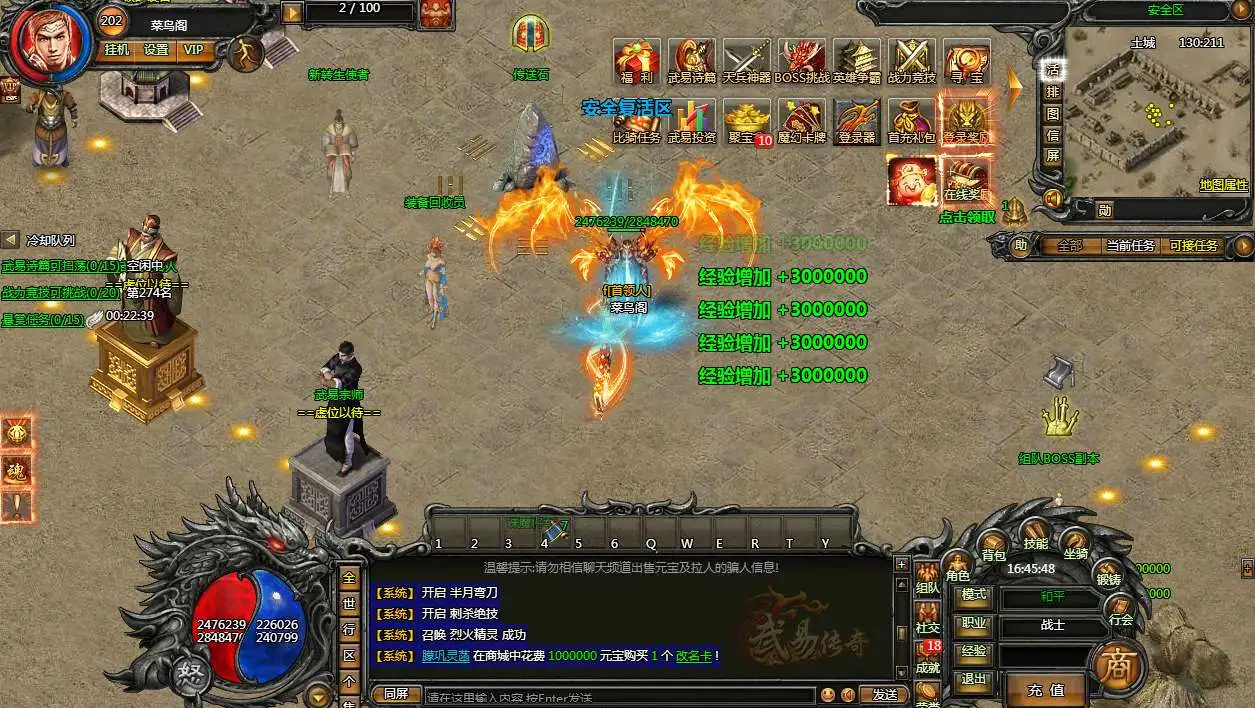Open the 背包 backpack
This screenshot has height=708, width=1255.
(x=993, y=543)
